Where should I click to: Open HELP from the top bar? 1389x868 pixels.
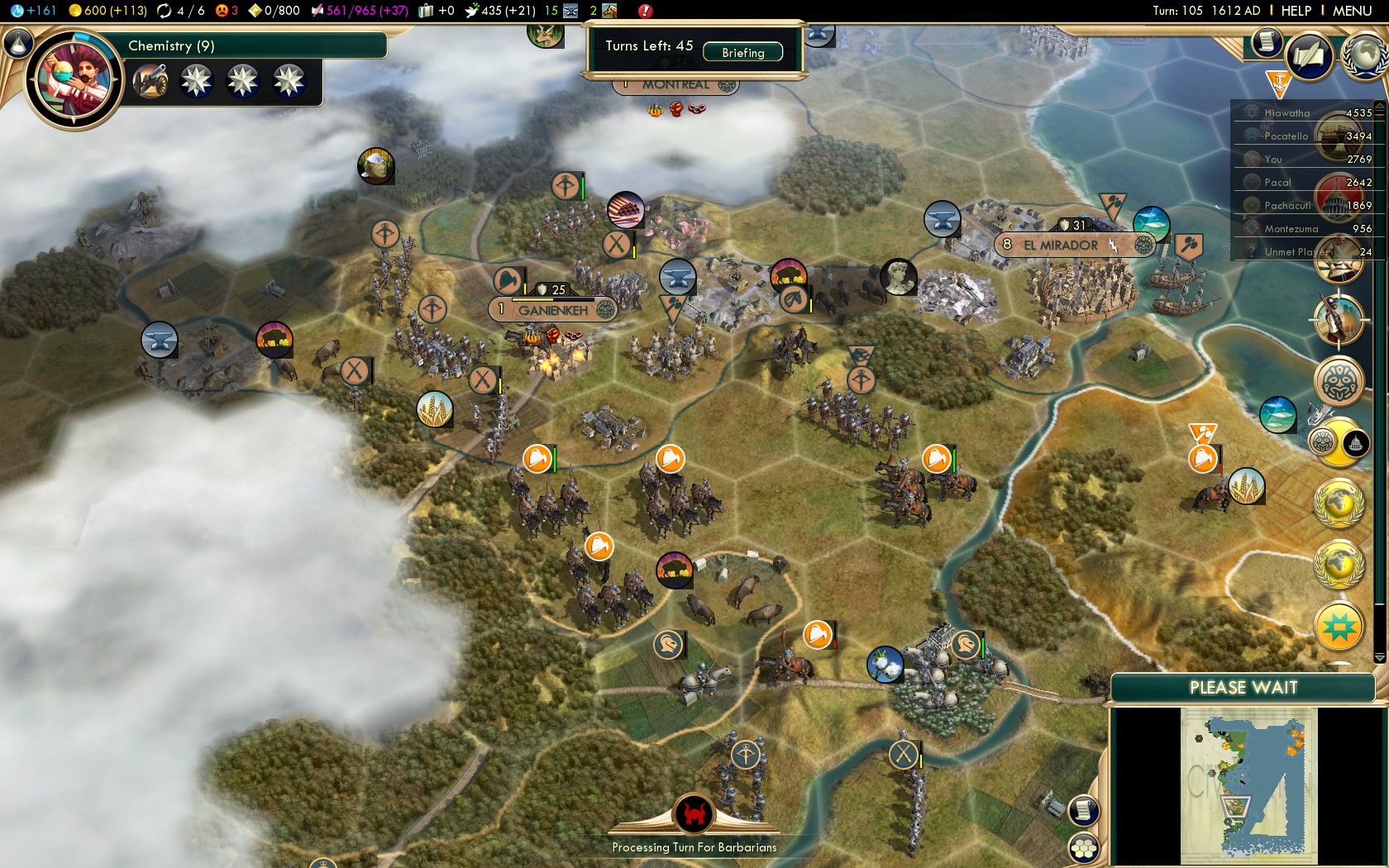pos(1296,11)
